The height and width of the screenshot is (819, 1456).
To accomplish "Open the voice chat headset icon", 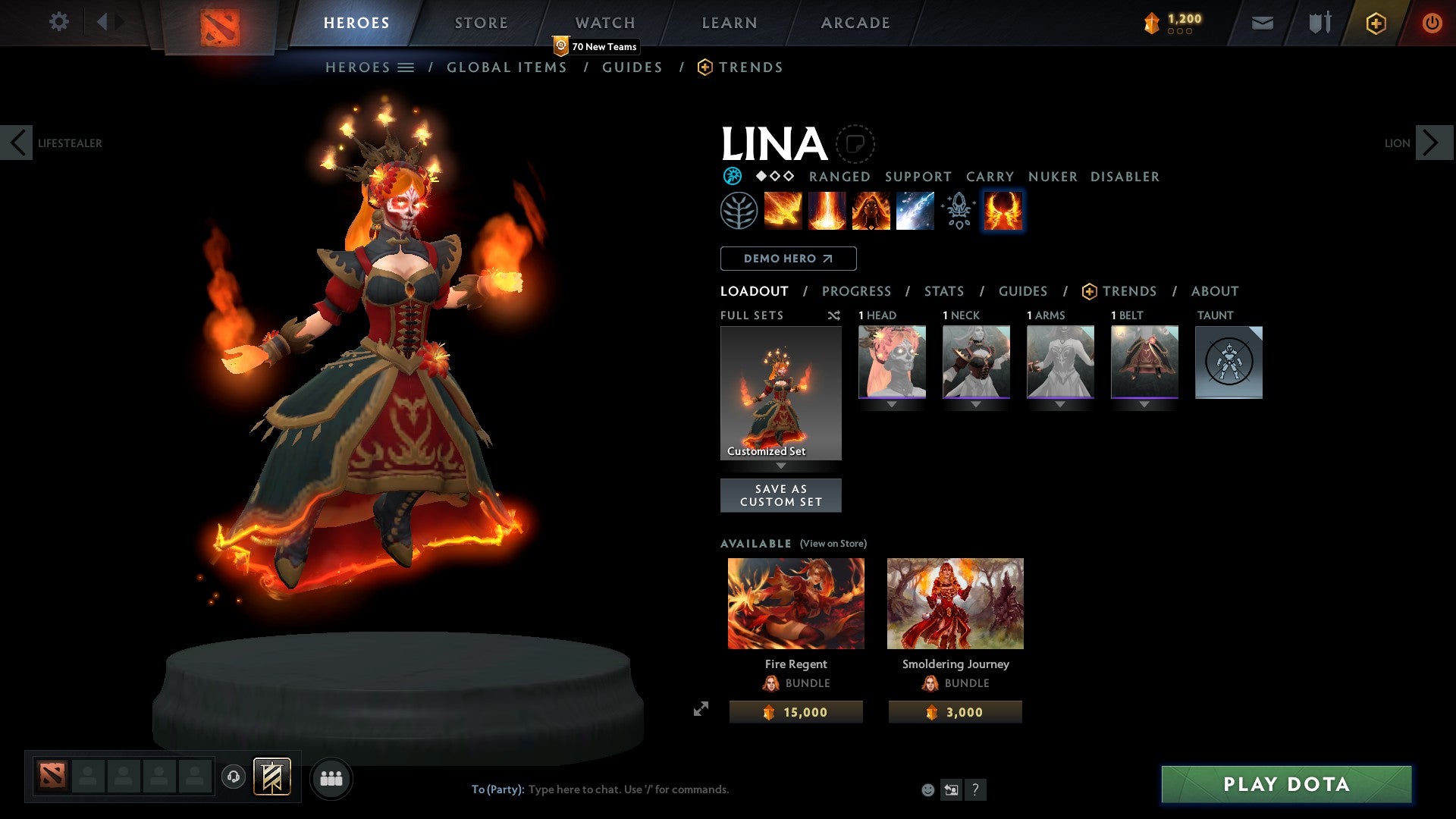I will pyautogui.click(x=234, y=777).
